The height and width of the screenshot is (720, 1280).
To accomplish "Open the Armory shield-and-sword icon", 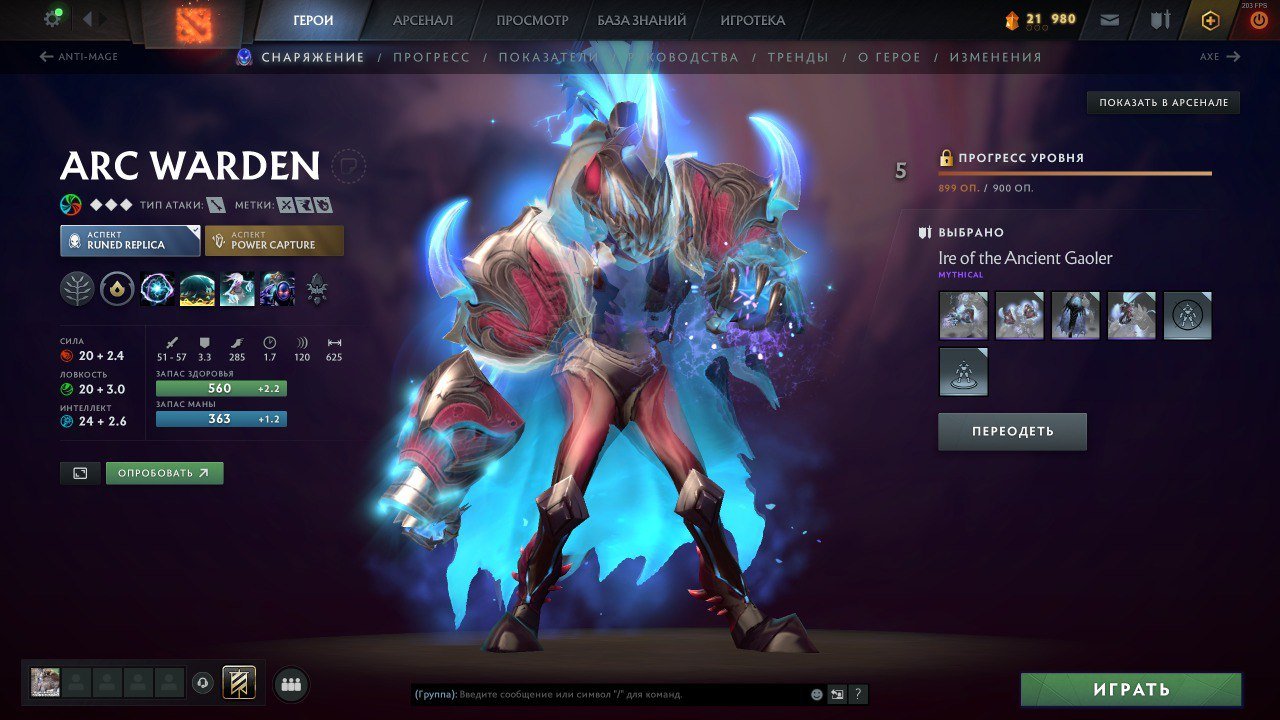I will click(x=1160, y=19).
